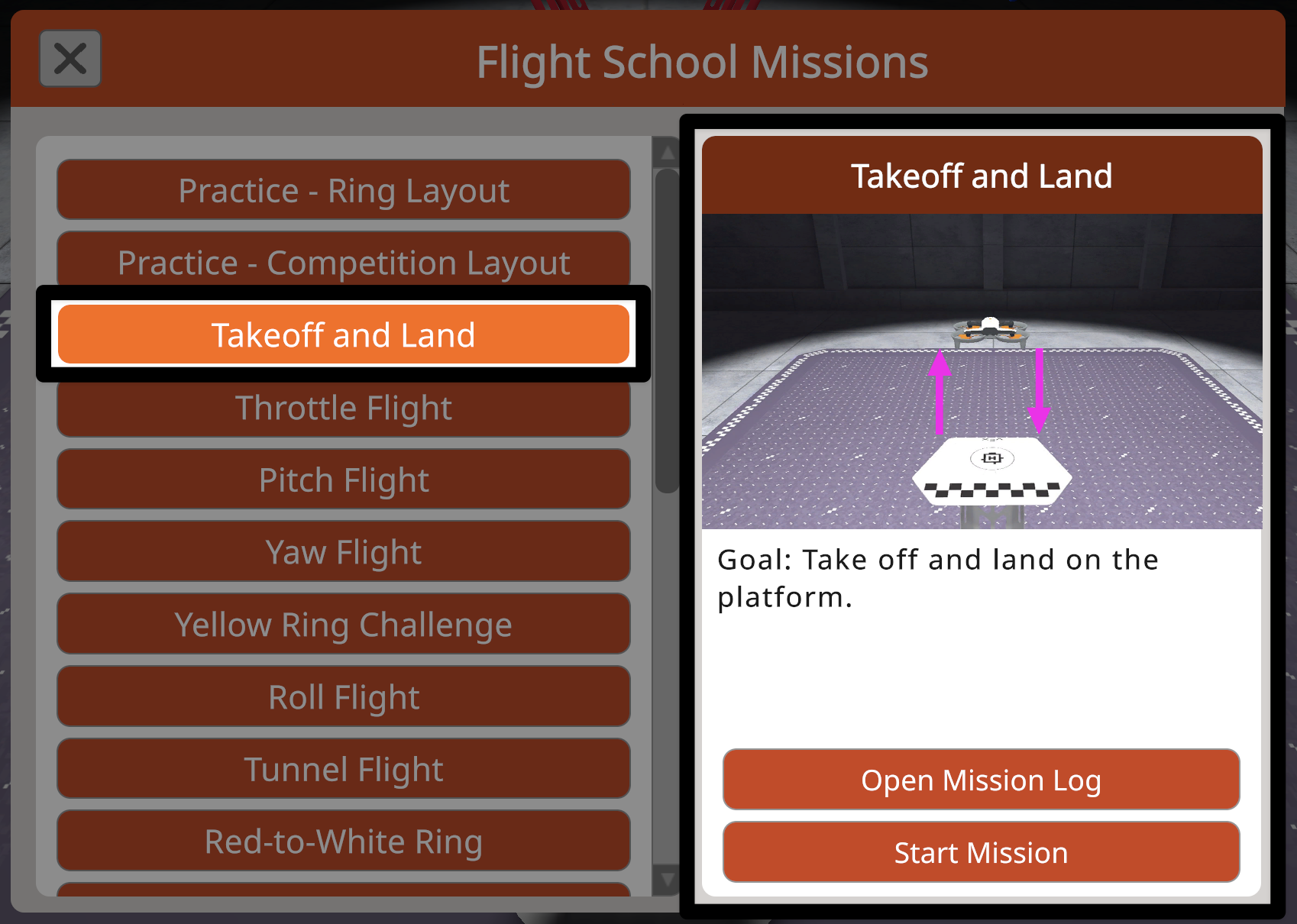Open the Pitch Flight mission
This screenshot has height=924, width=1297.
[x=343, y=480]
